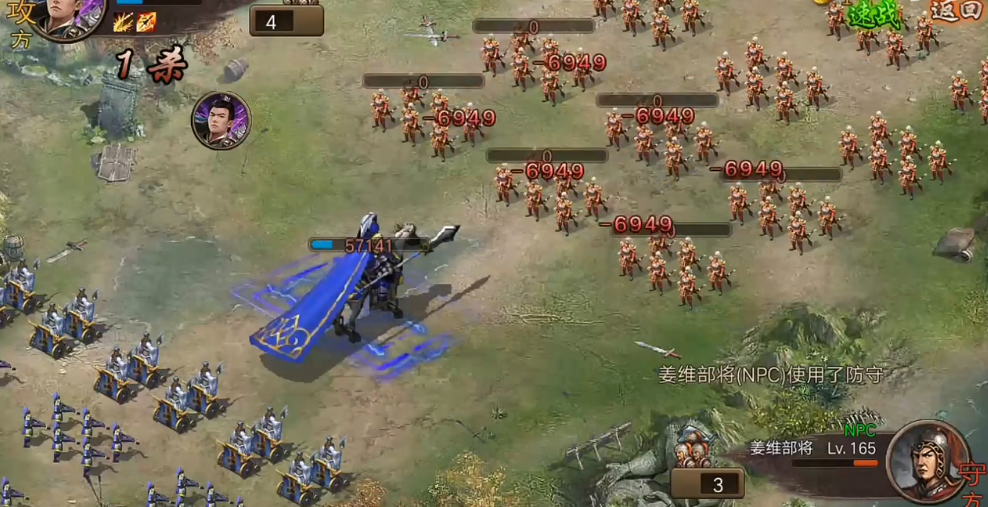
Task: Tap the purple-haloed general skill portrait
Action: click(x=221, y=121)
